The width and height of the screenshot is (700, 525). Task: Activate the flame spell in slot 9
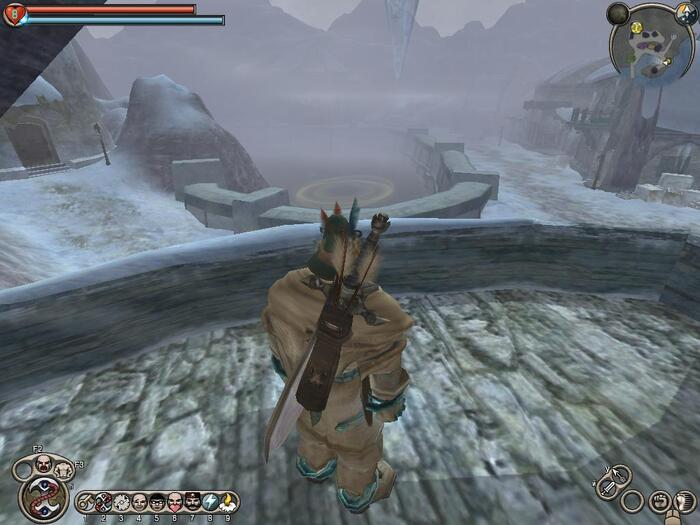[x=228, y=502]
